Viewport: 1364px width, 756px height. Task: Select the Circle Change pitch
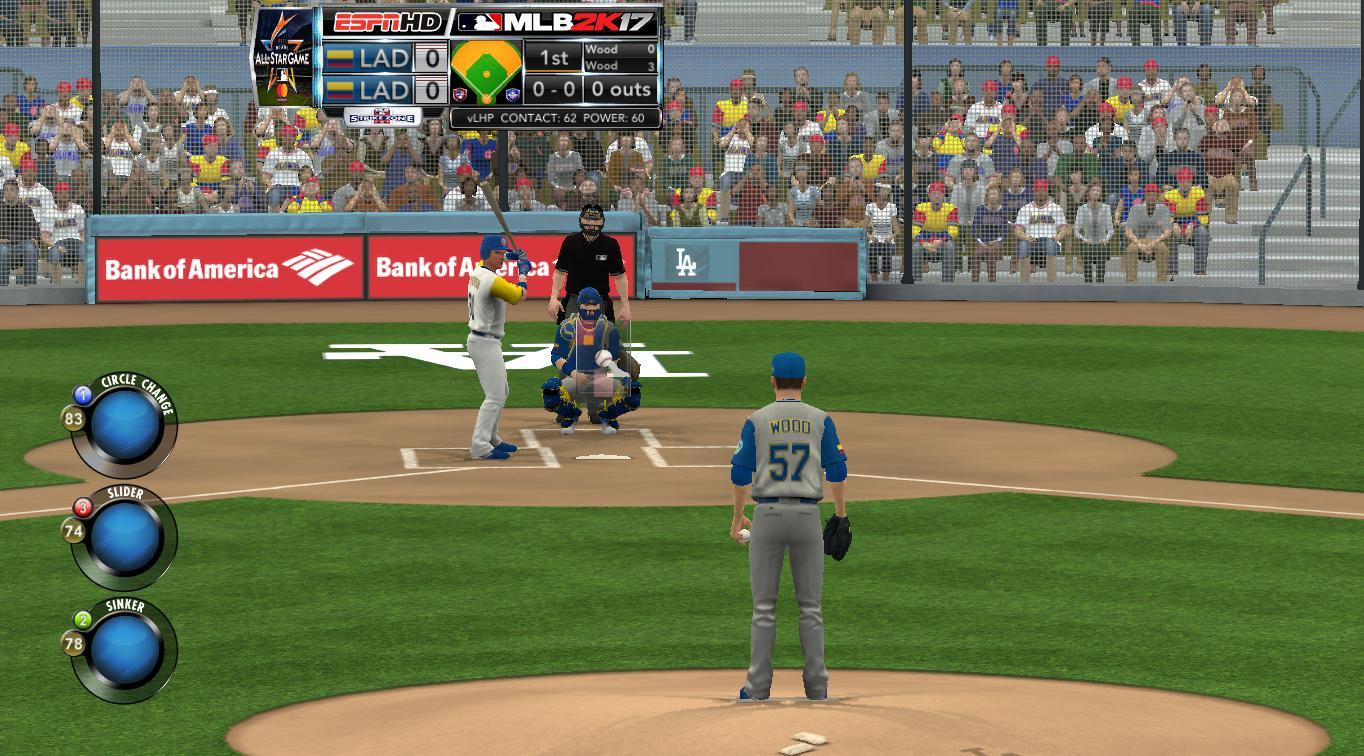point(125,426)
